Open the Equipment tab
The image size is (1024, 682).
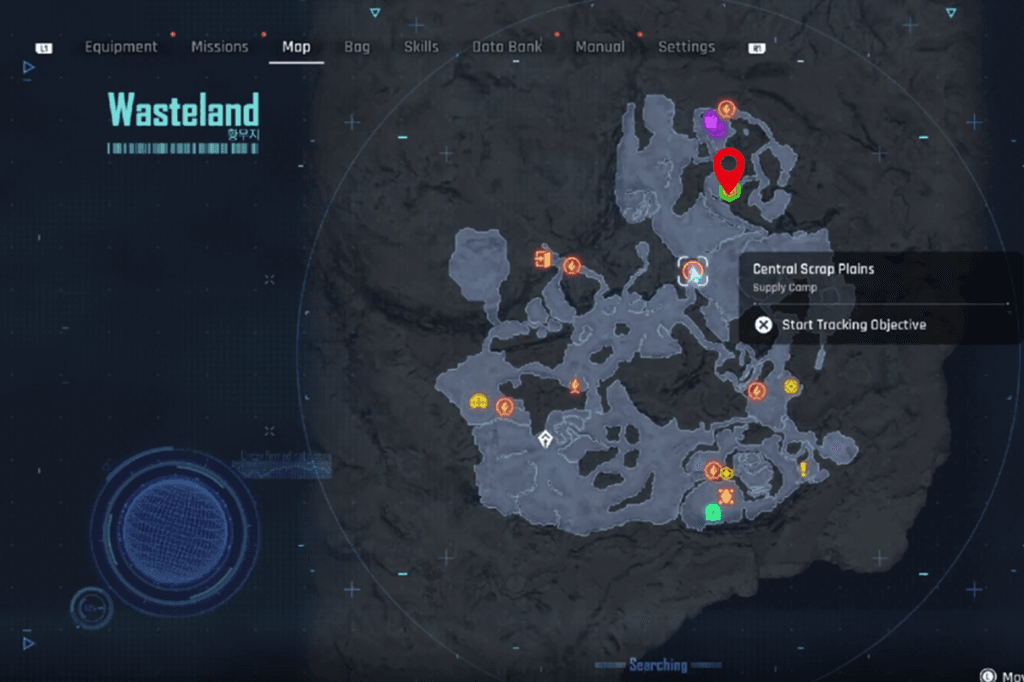pyautogui.click(x=121, y=47)
